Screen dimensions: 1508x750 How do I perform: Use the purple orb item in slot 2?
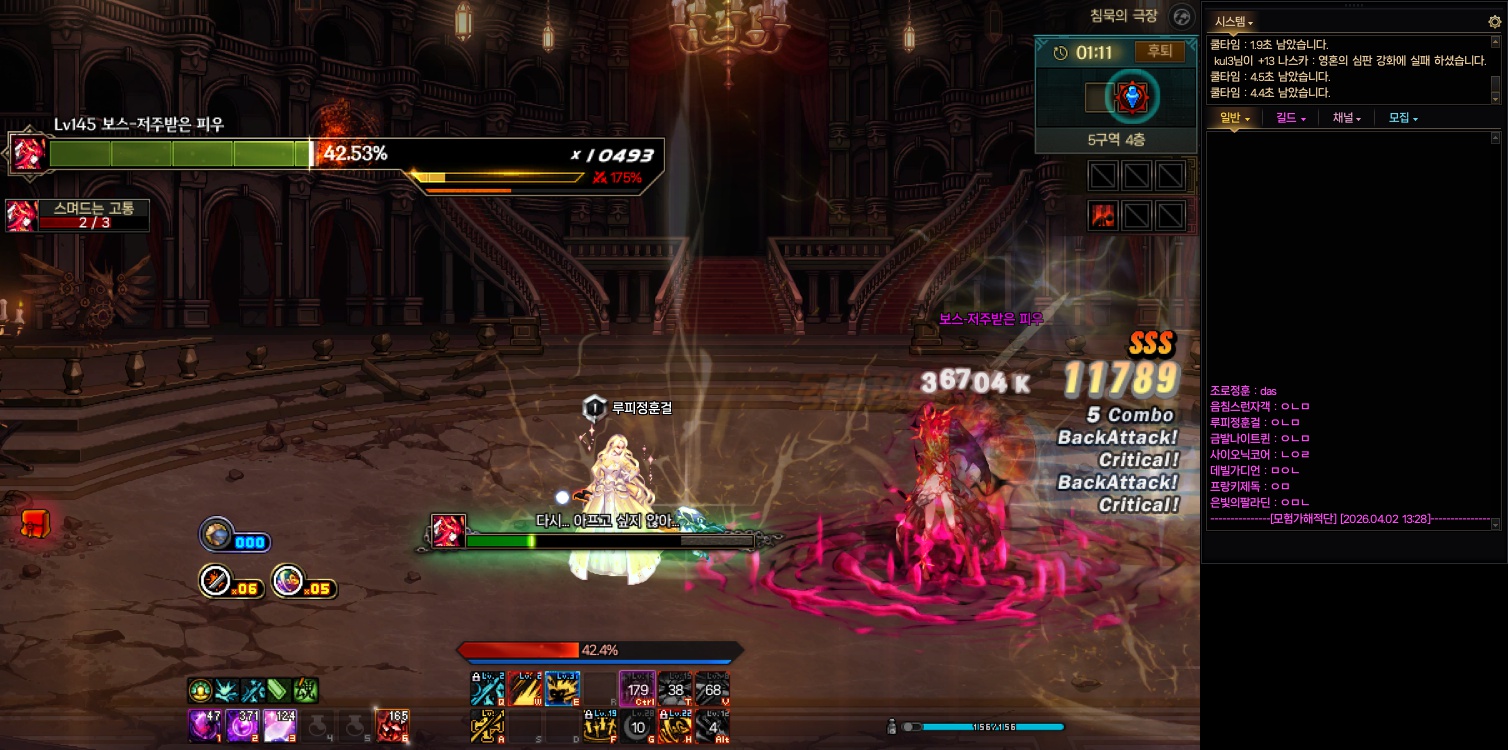(x=241, y=725)
